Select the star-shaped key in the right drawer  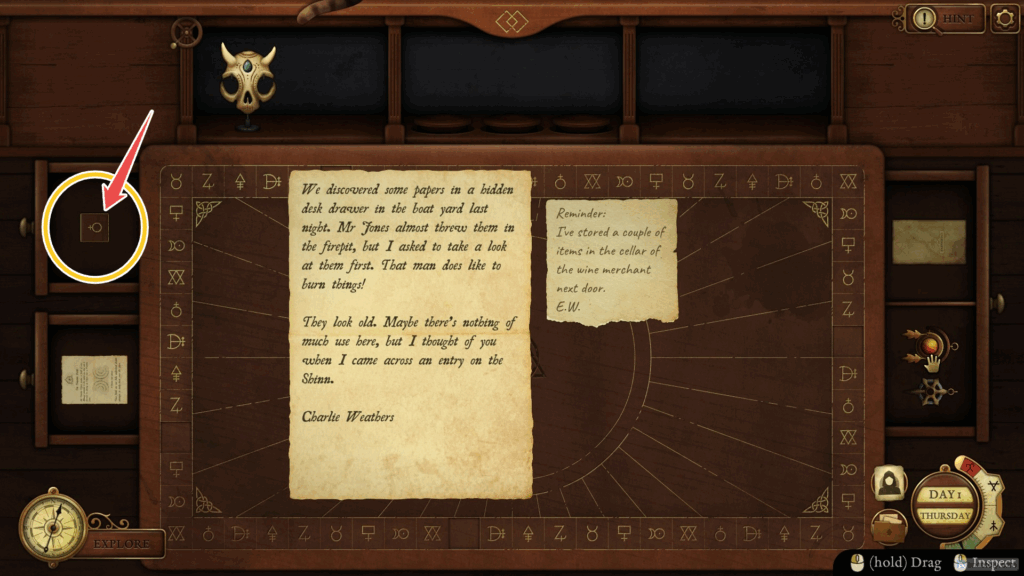[931, 392]
